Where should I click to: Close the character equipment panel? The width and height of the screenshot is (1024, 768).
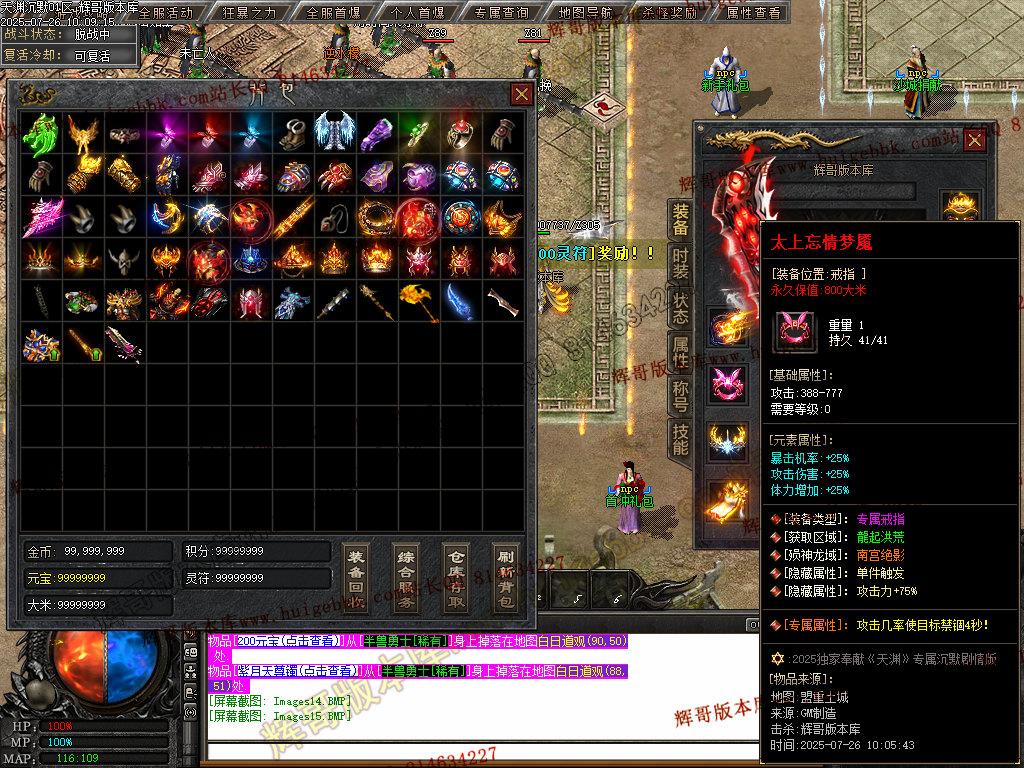point(973,141)
